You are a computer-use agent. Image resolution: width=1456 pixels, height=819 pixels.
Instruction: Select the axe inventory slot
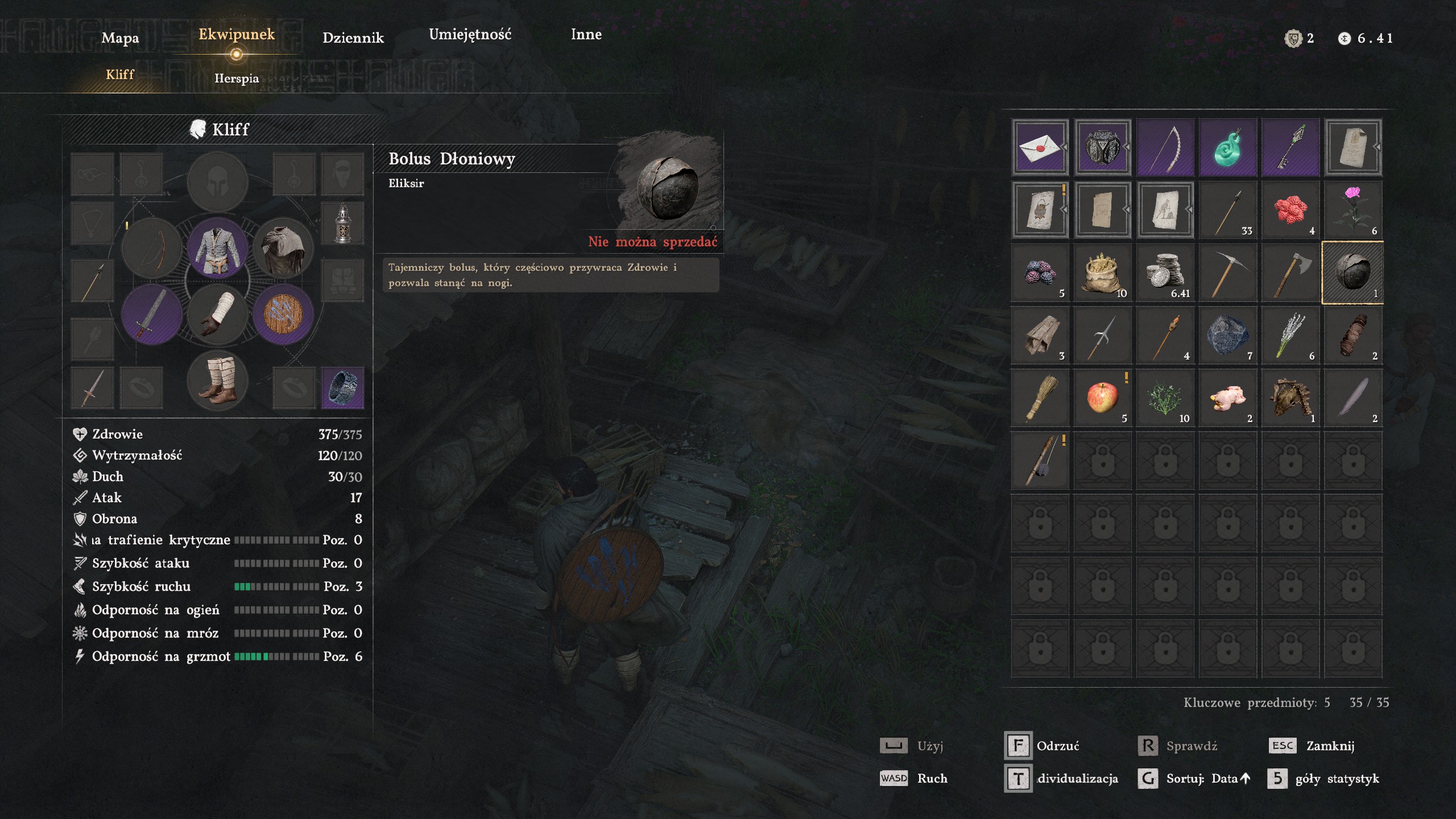tap(1290, 273)
